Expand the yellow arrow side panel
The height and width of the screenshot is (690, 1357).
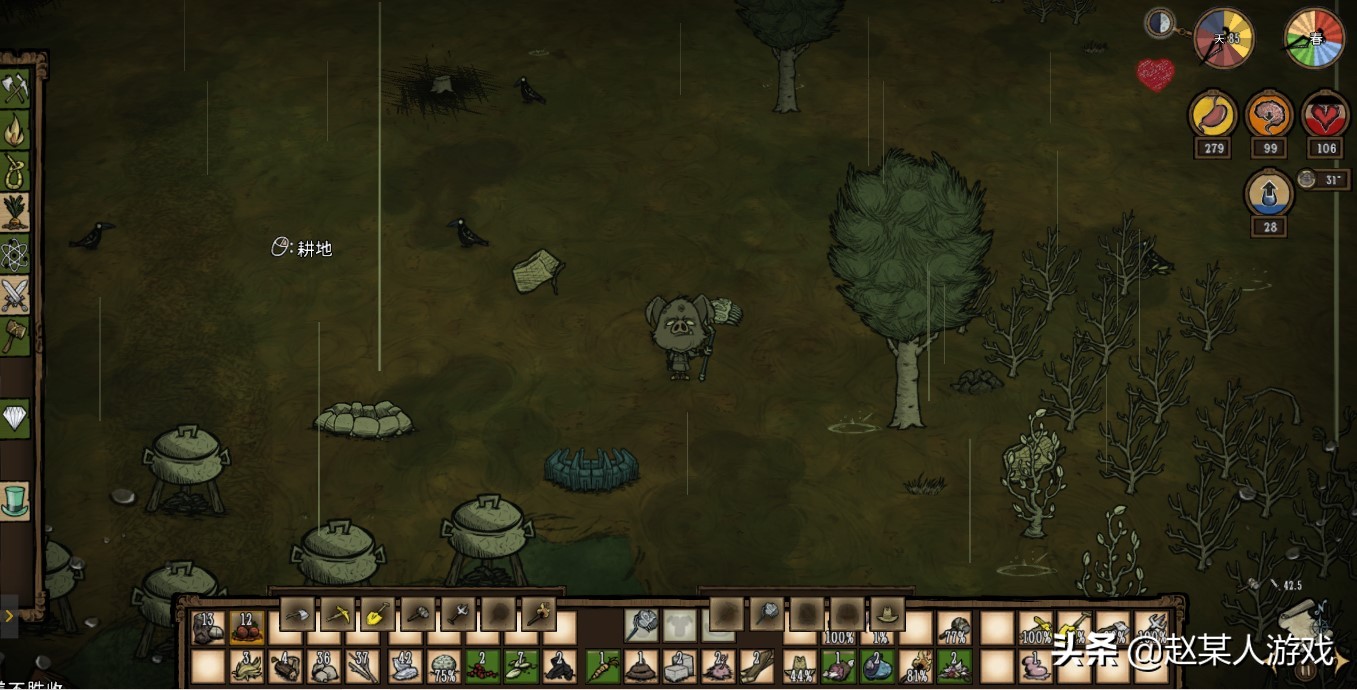click(10, 616)
